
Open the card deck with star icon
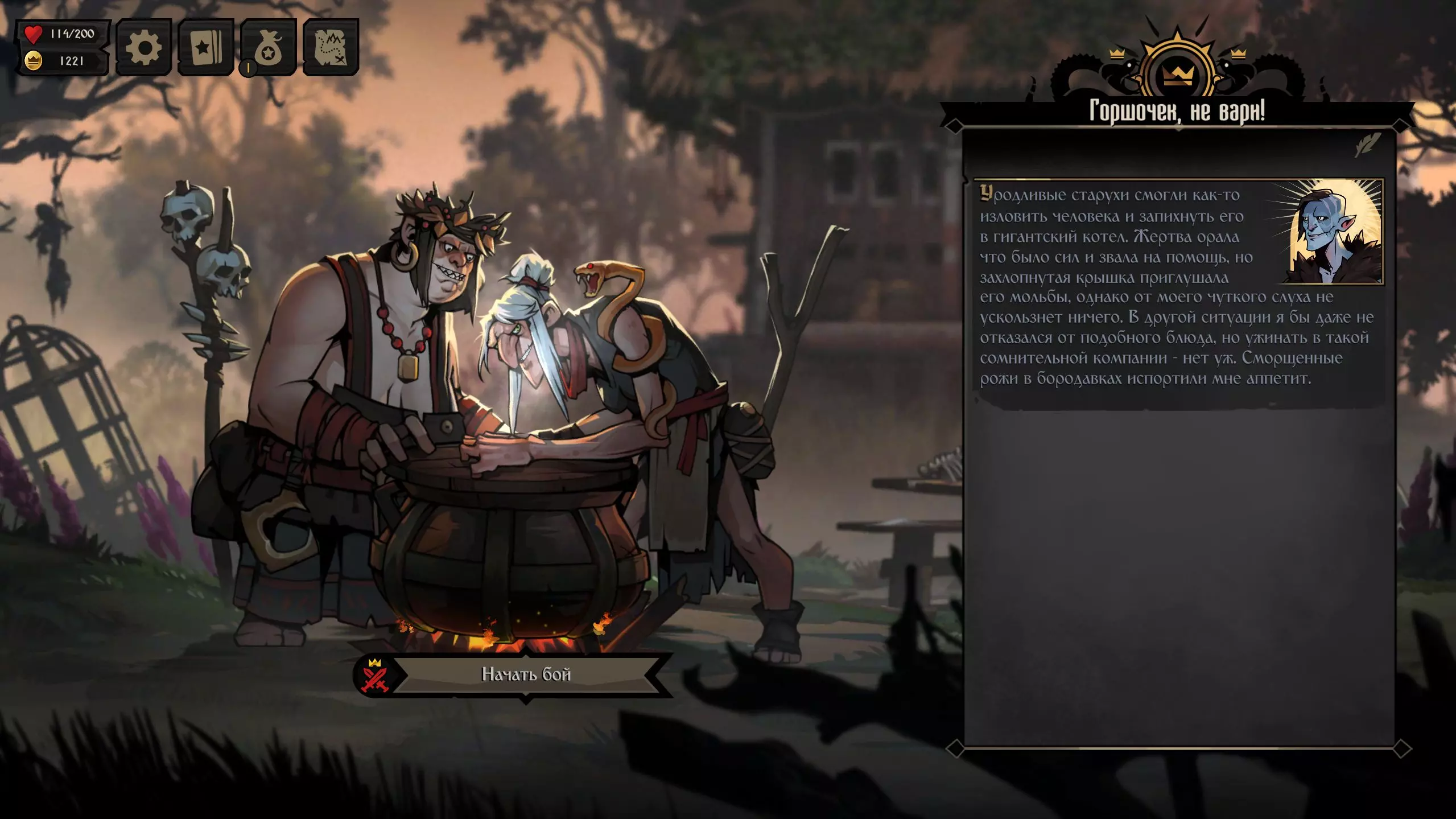click(205, 47)
